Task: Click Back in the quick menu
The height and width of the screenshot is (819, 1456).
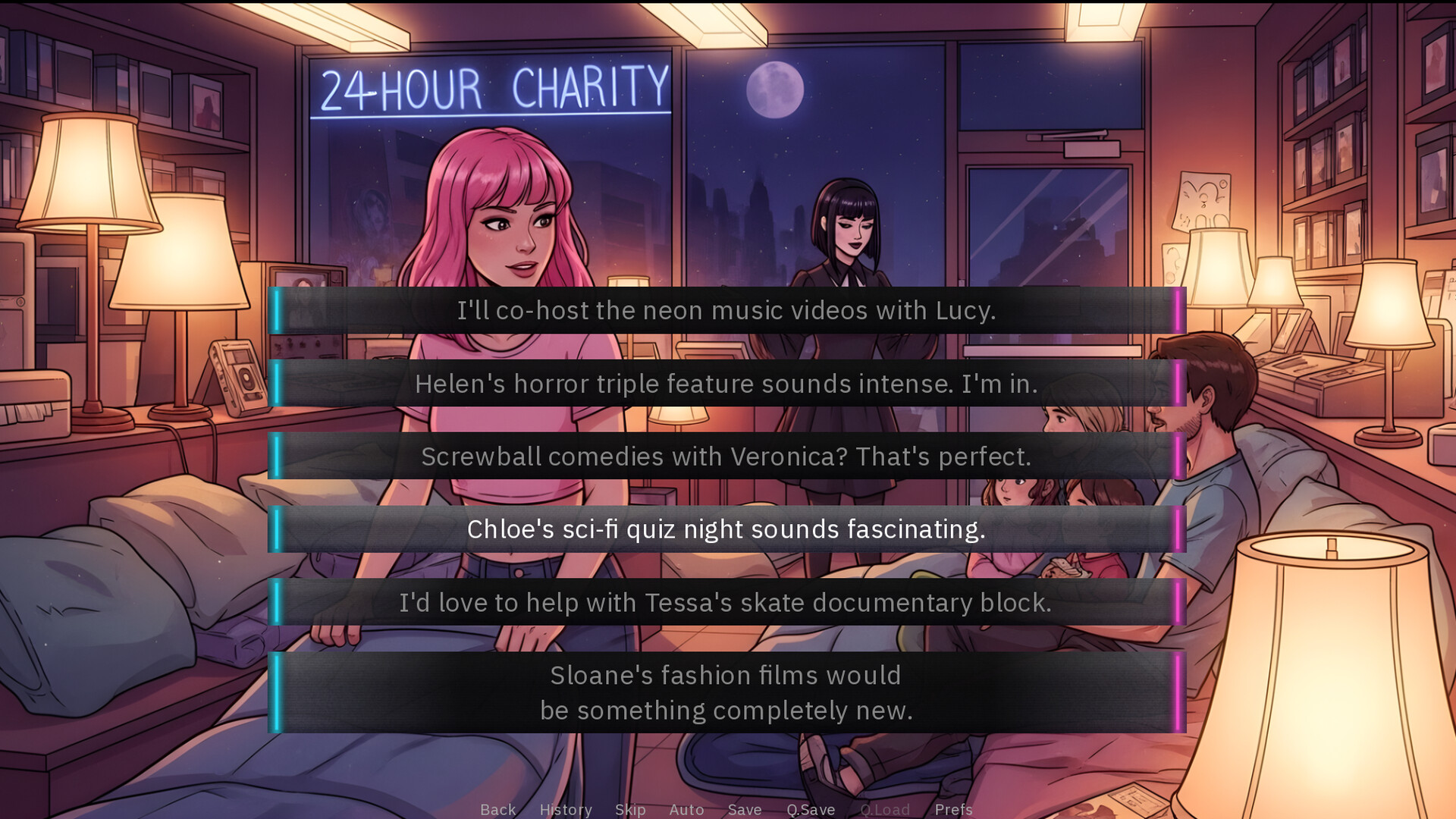Action: [x=497, y=809]
